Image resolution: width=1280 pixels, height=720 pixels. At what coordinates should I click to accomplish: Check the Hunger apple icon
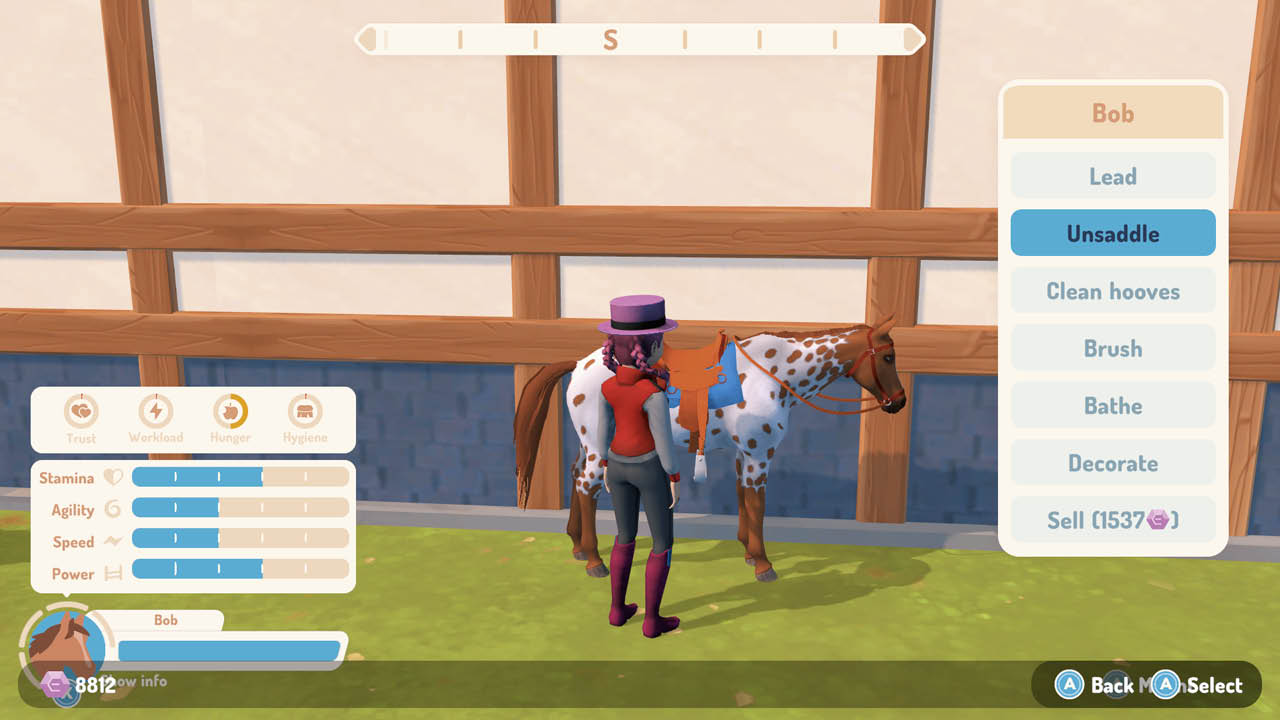point(229,410)
